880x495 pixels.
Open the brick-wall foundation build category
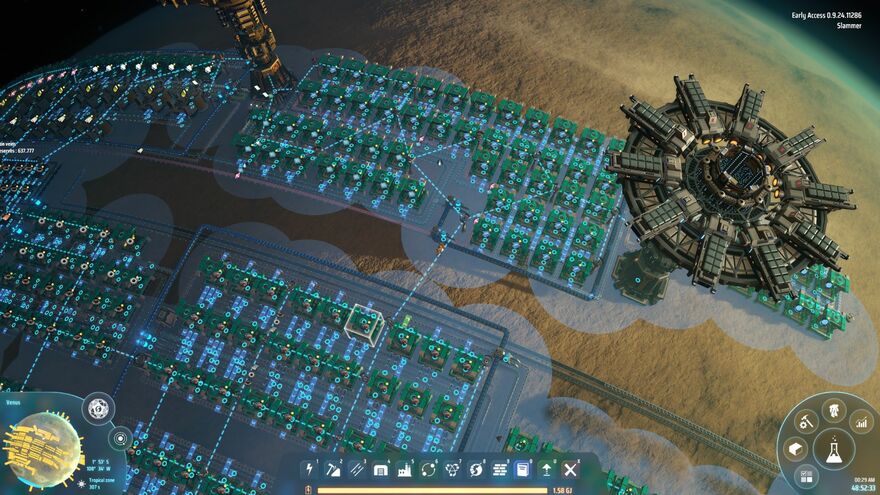click(500, 469)
